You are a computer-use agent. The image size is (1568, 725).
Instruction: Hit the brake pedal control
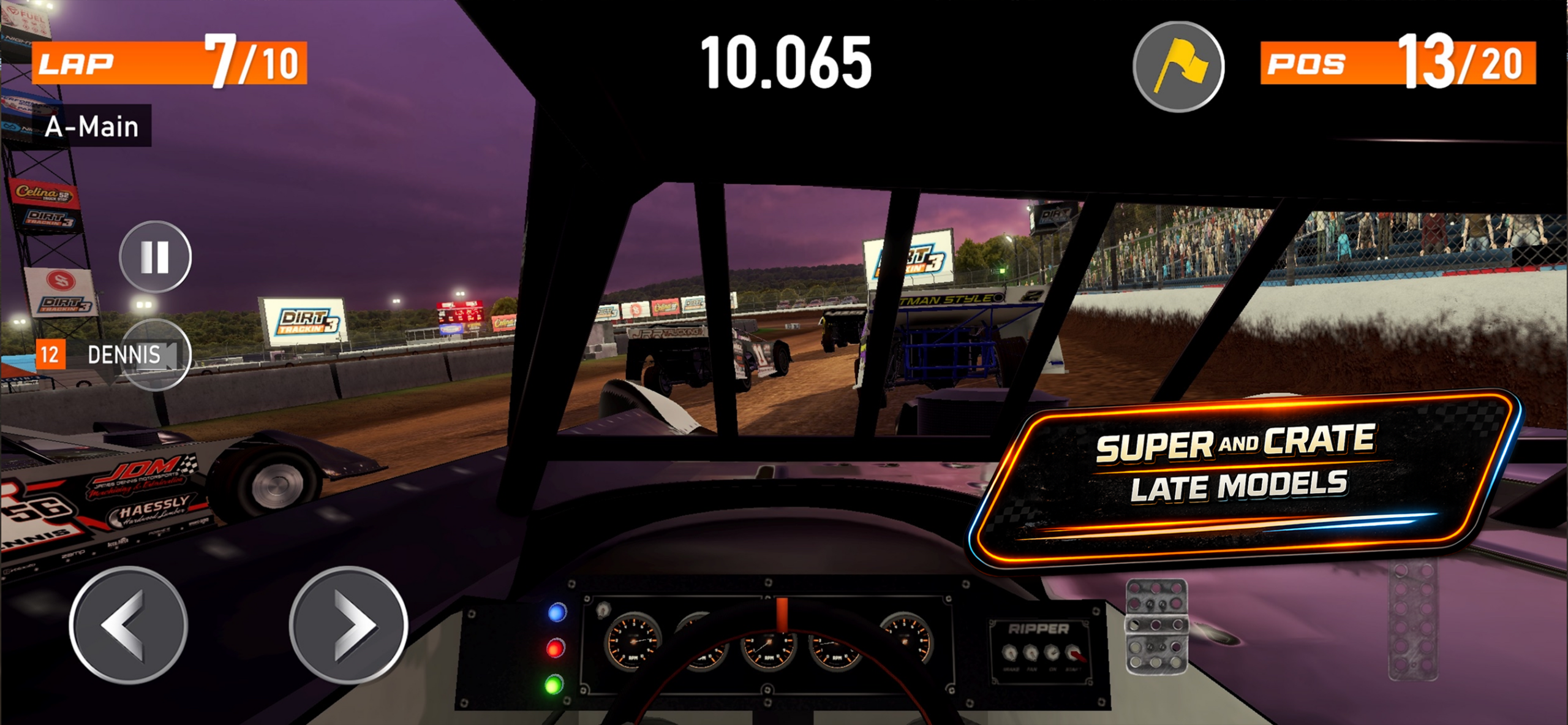[1156, 626]
